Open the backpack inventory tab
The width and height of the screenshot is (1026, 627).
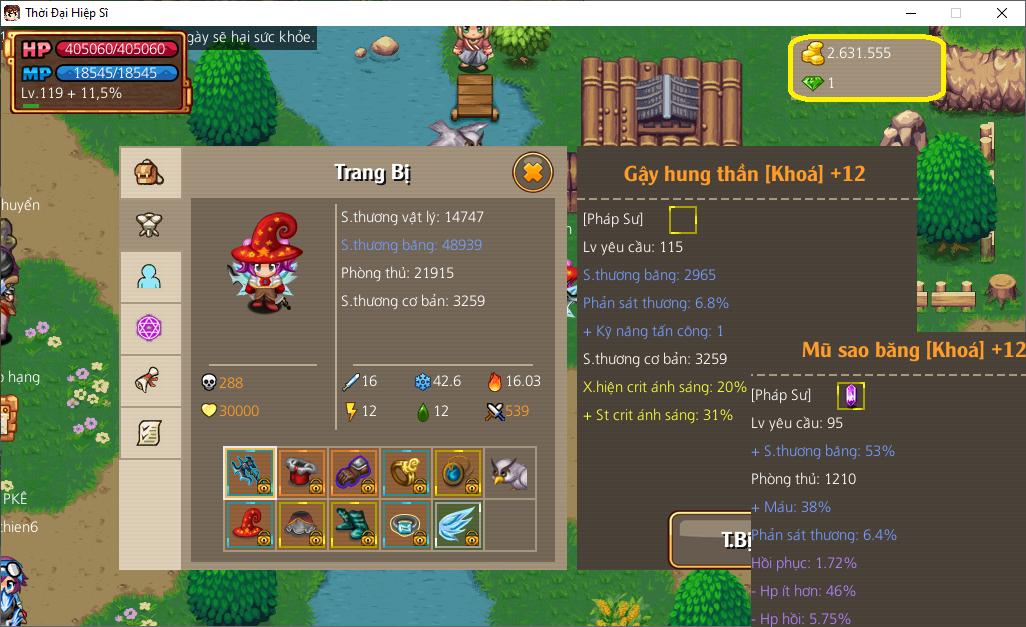(150, 173)
